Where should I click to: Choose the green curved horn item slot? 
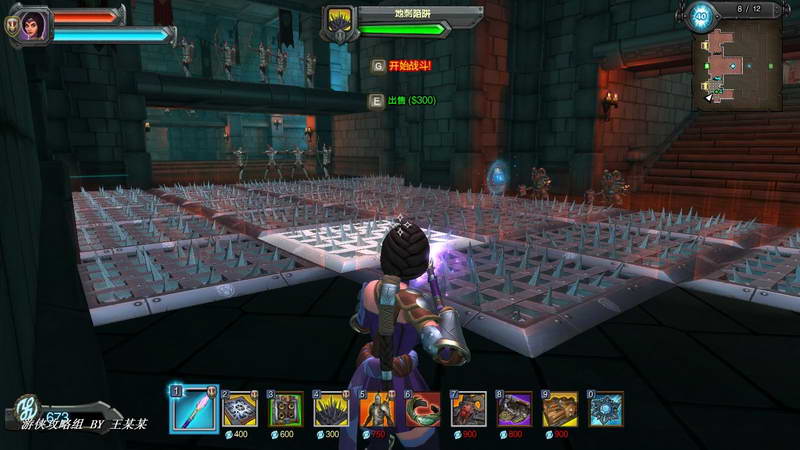point(423,408)
